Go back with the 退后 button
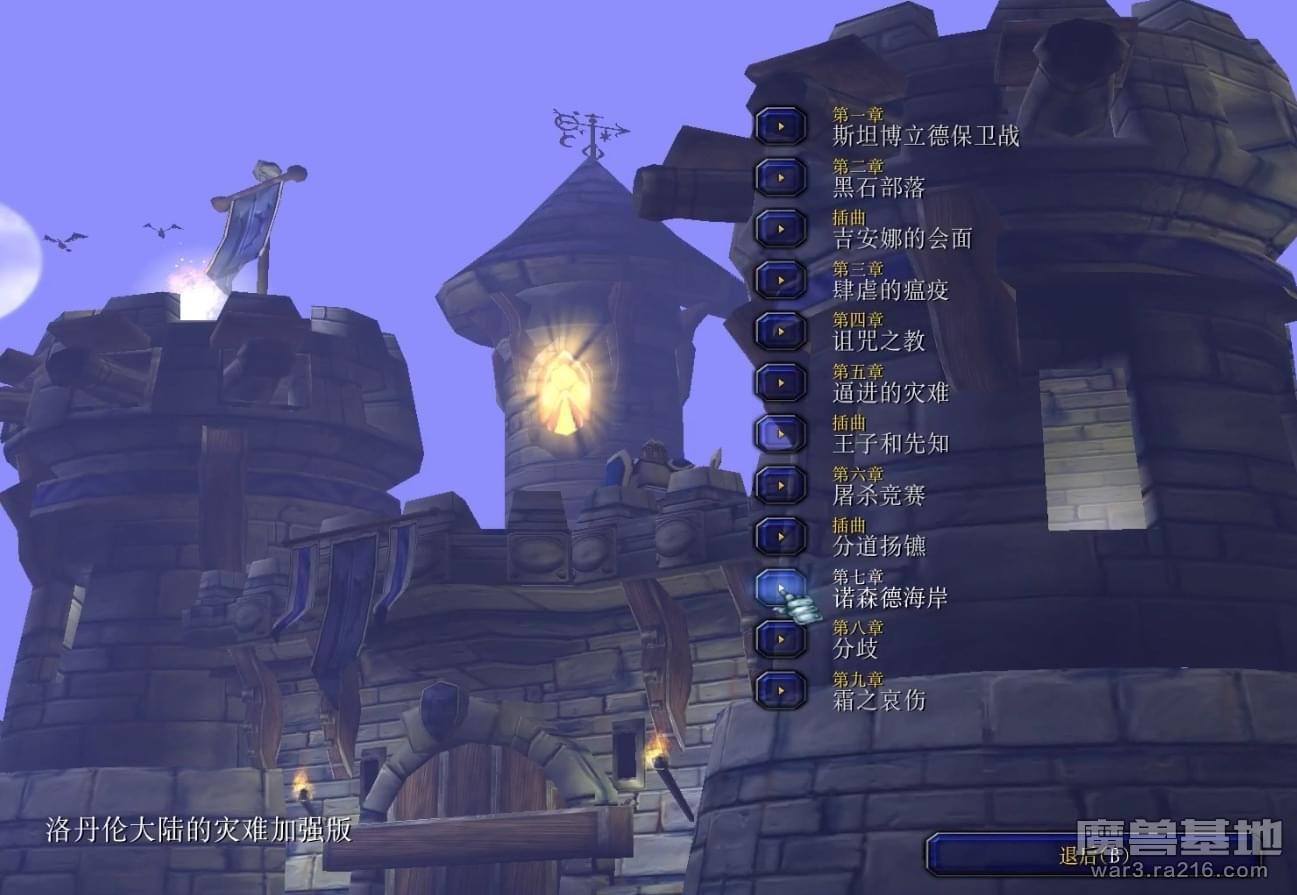1297x895 pixels. point(1092,855)
